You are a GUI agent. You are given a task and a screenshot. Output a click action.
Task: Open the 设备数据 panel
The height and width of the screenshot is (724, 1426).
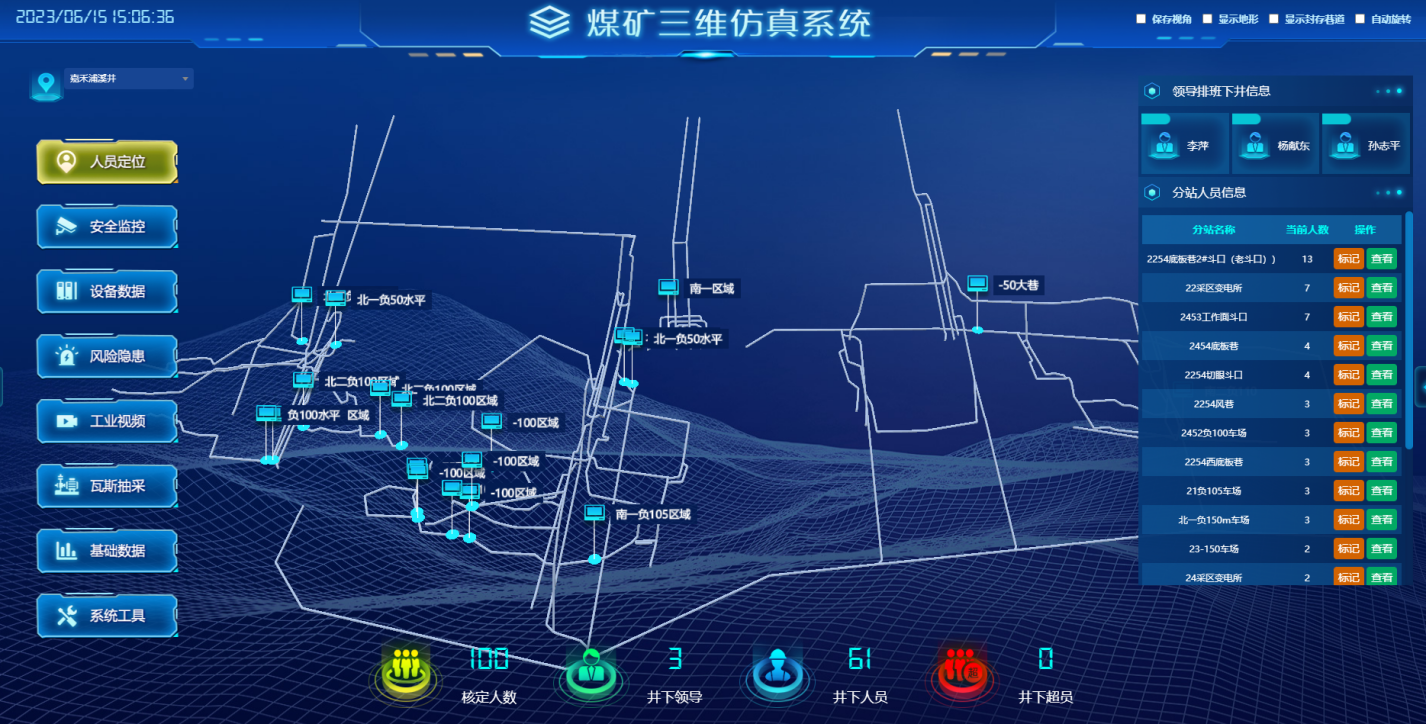107,291
